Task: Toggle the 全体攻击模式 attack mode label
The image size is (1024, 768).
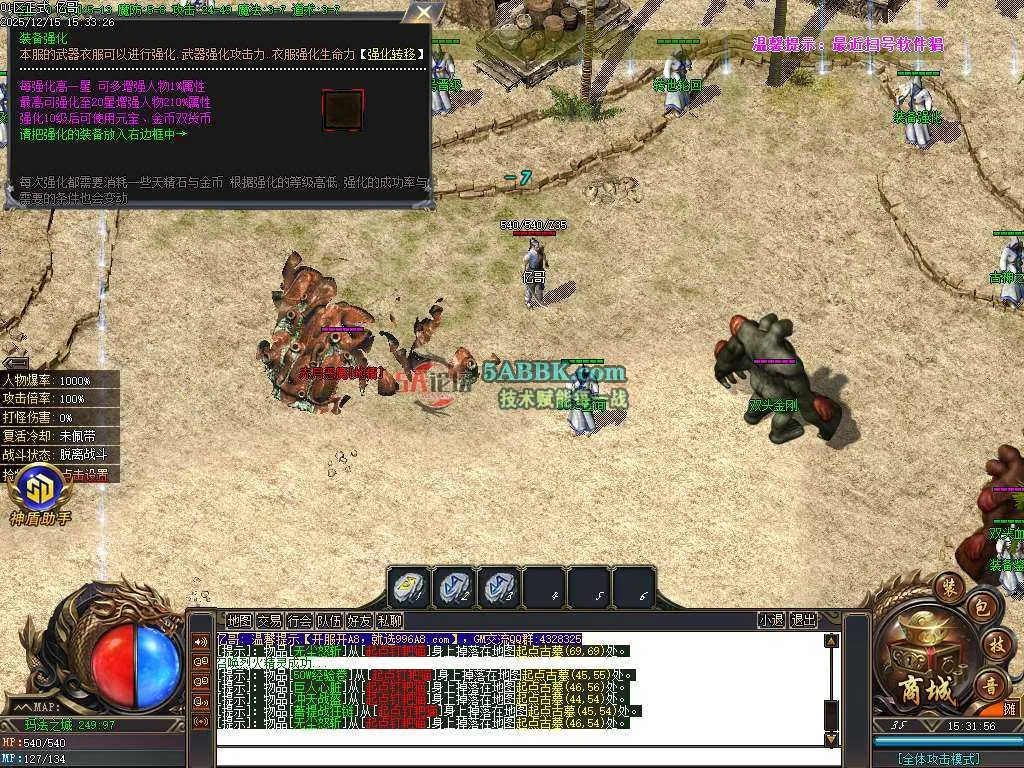Action: tap(938, 759)
